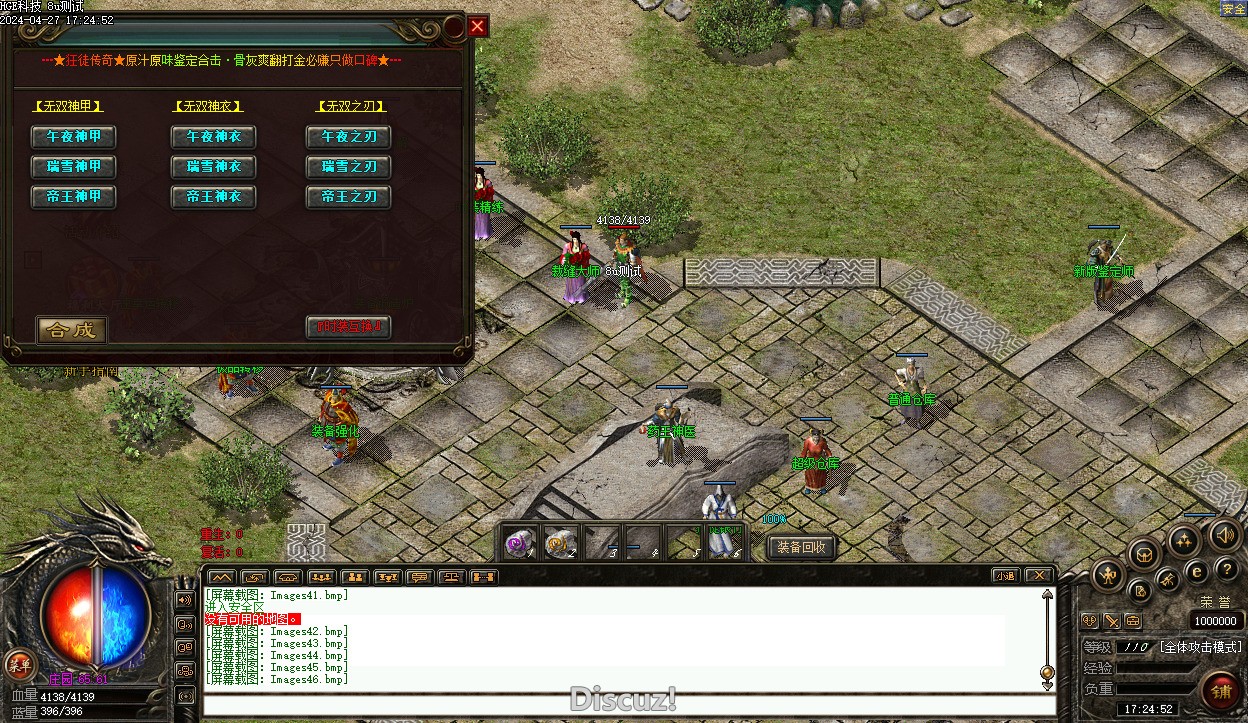
Task: Click the 合成 synthesize button
Action: click(x=71, y=329)
